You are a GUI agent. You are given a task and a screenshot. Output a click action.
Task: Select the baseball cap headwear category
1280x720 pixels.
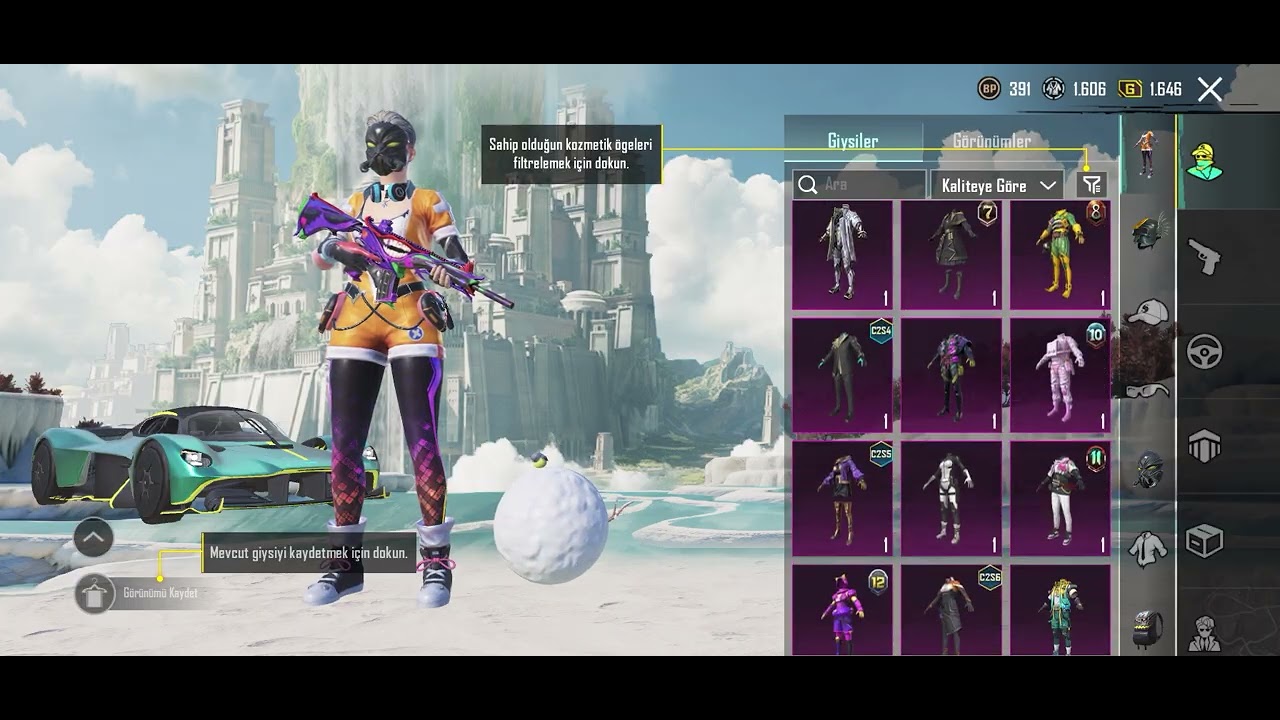click(x=1148, y=313)
